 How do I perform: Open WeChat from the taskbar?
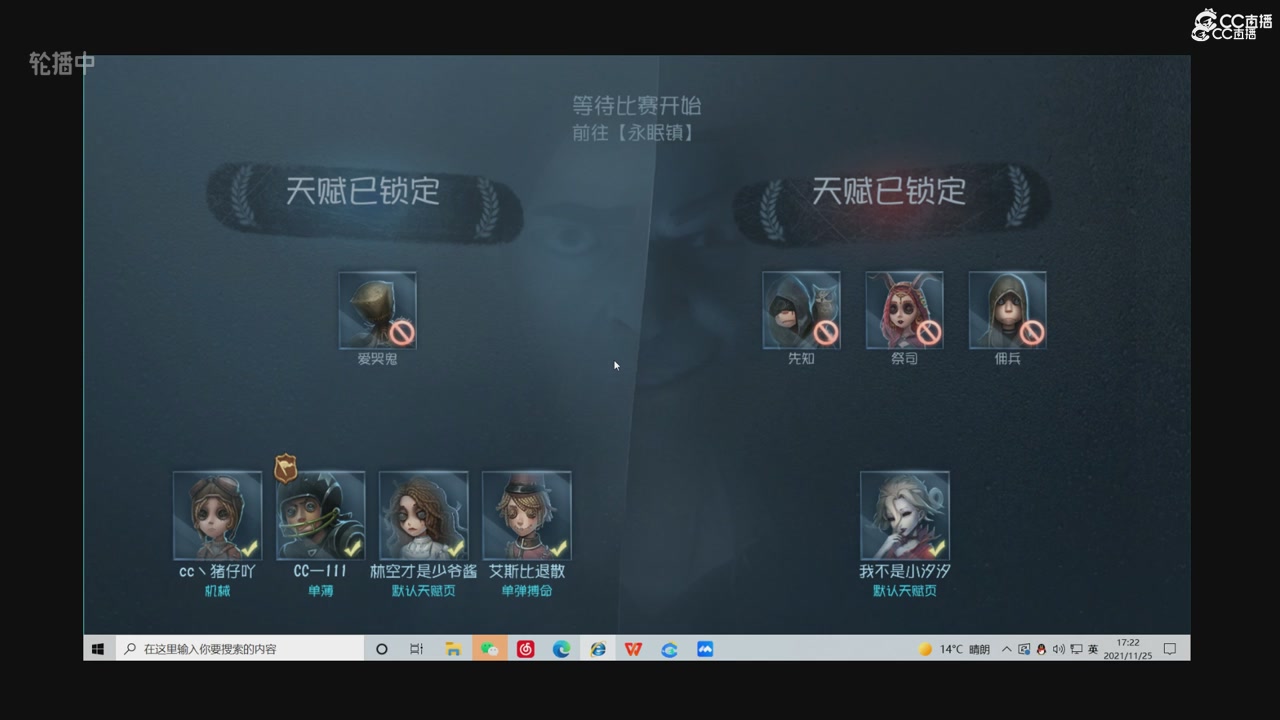tap(489, 648)
